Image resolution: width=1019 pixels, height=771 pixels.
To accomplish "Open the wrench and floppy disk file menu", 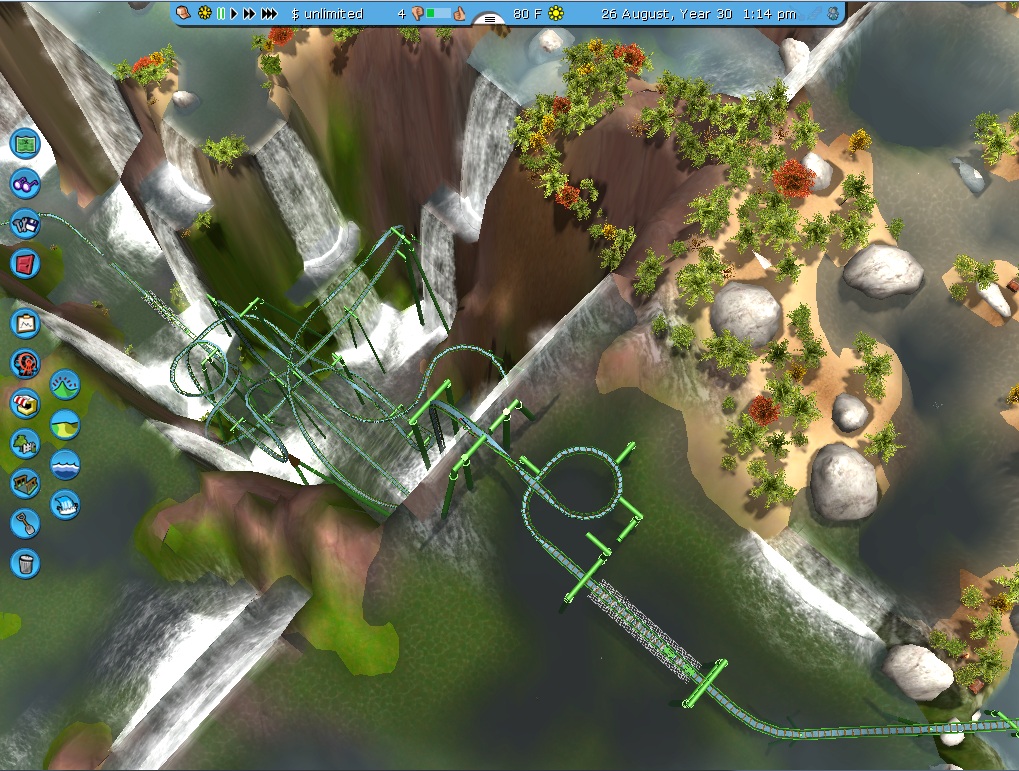I will pos(25,224).
